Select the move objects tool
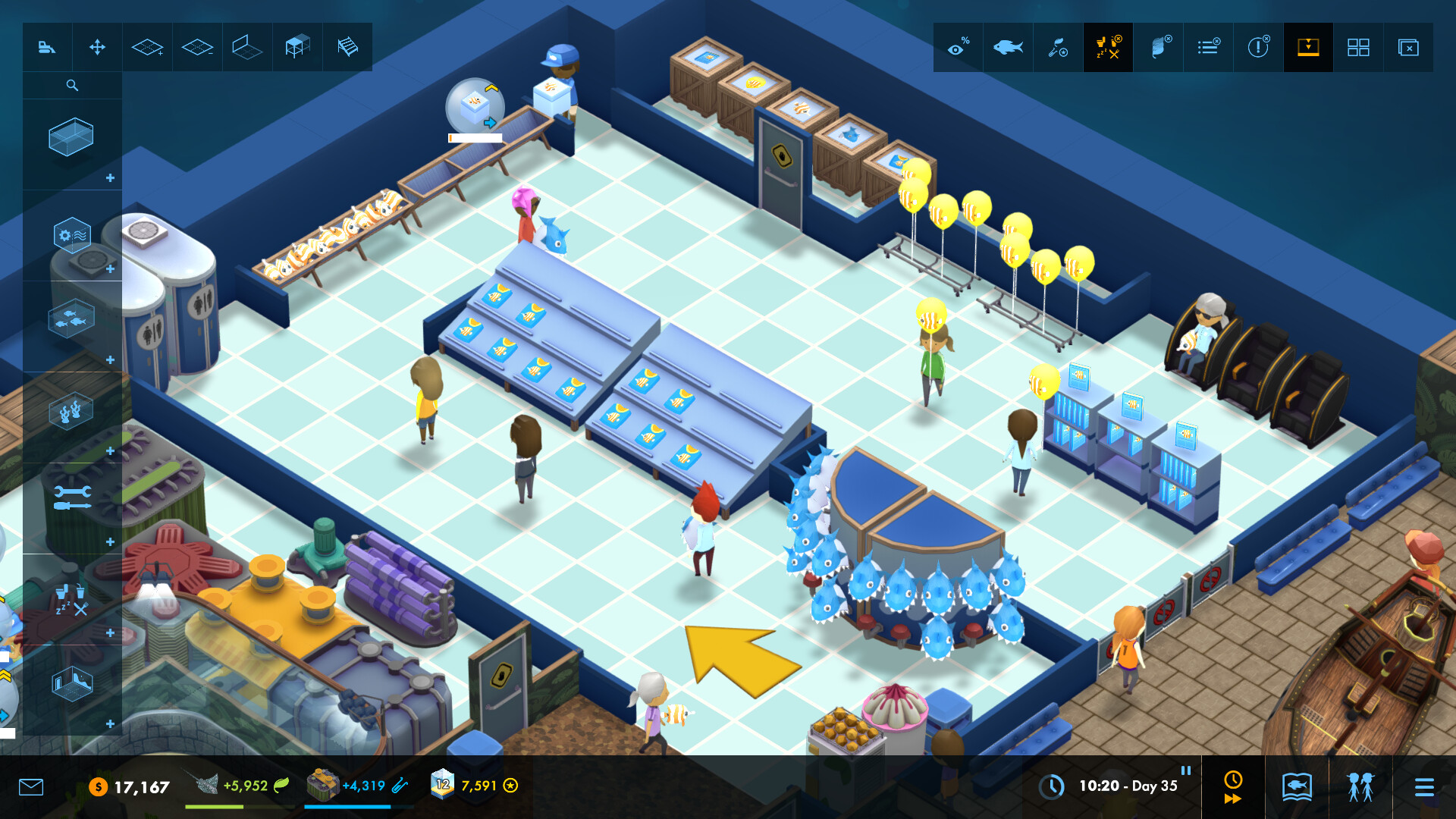The width and height of the screenshot is (1456, 819). pos(97,47)
